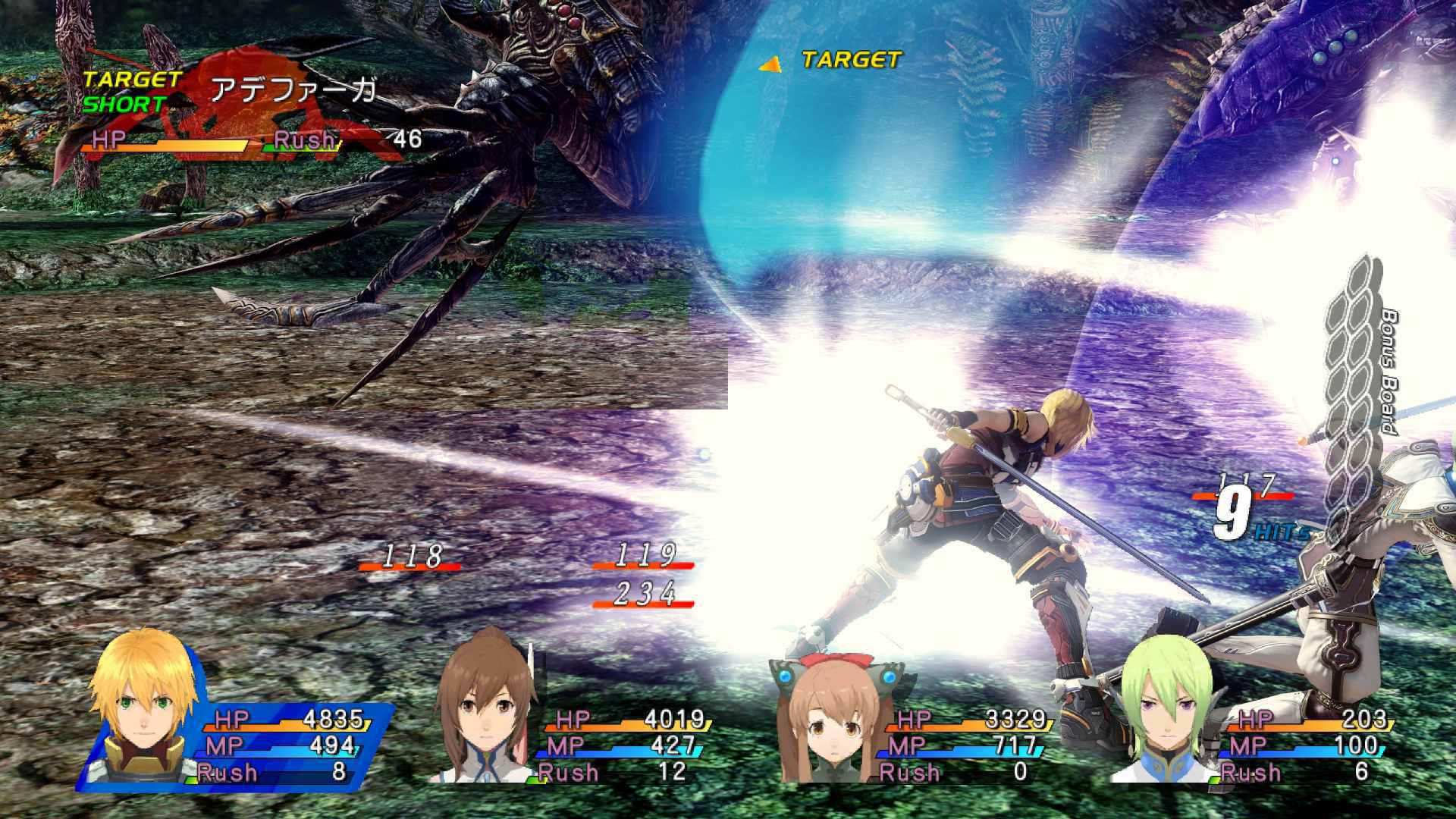This screenshot has height=819, width=1456.
Task: Select the orange TARGET arrow indicator
Action: (x=768, y=64)
